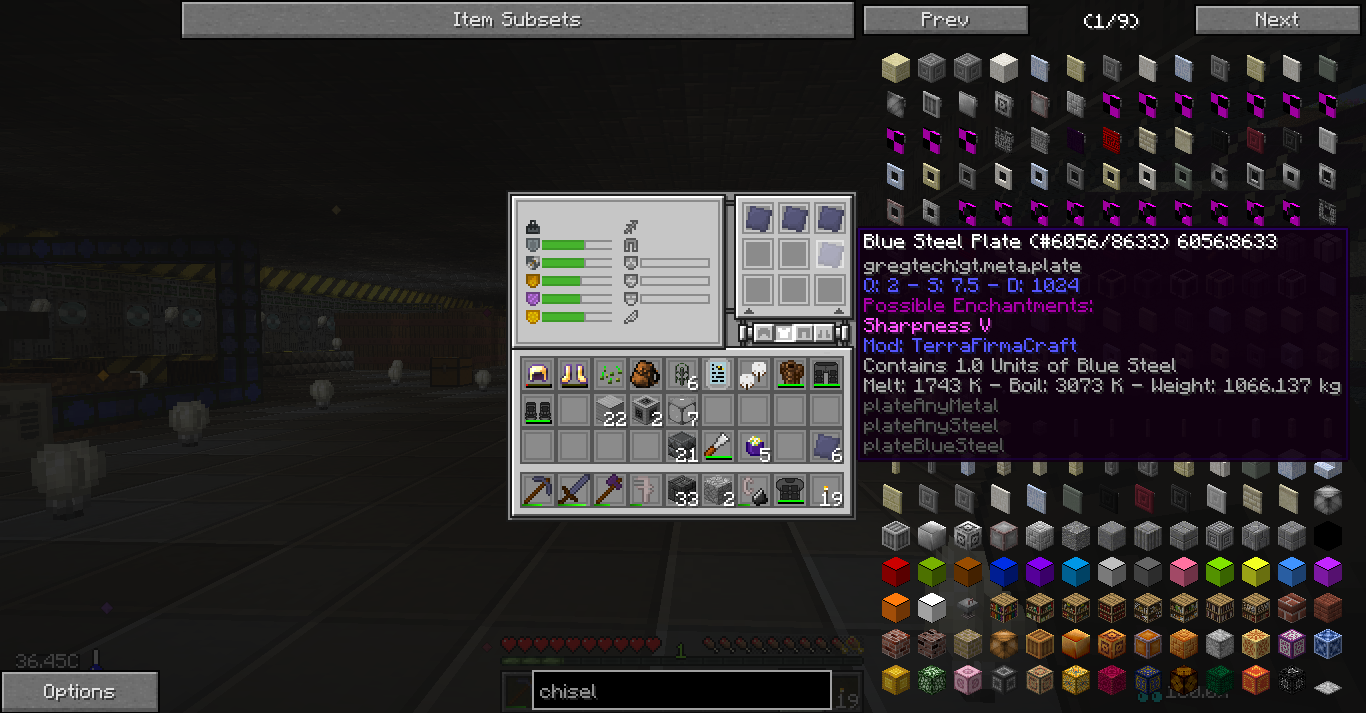Pick up the paper document item
This screenshot has height=713, width=1366.
pos(718,374)
